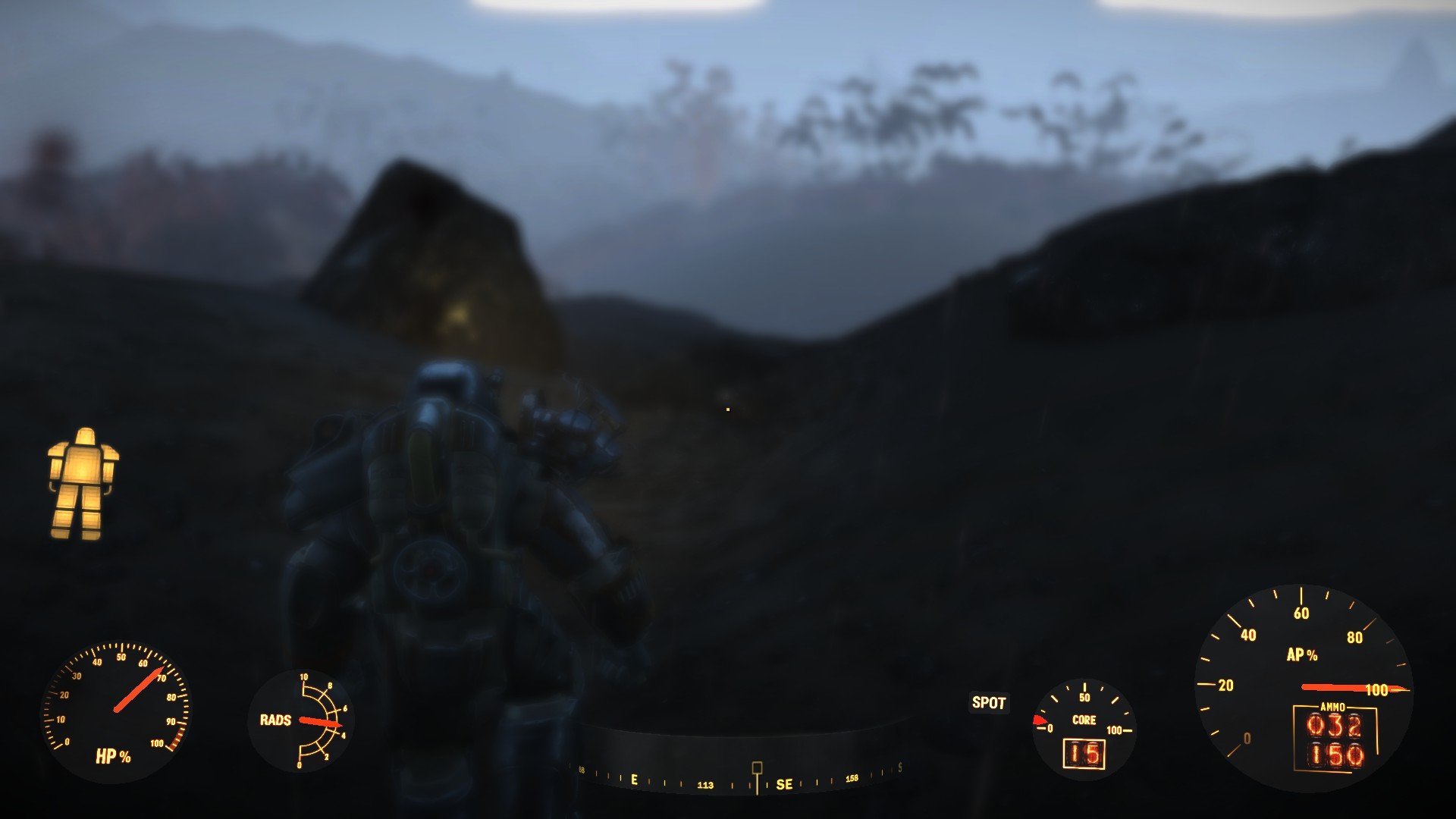Click the RADS radiation gauge
Screen dimensions: 1456x819
302,722
